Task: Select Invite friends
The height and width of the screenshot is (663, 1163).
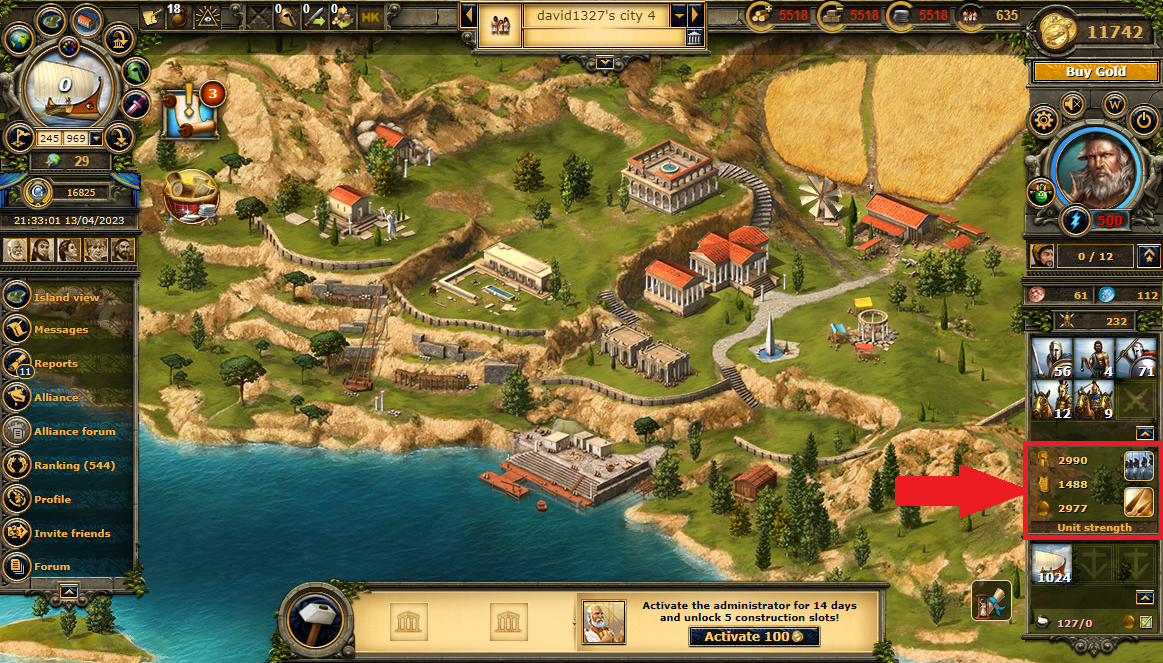Action: pyautogui.click(x=72, y=534)
